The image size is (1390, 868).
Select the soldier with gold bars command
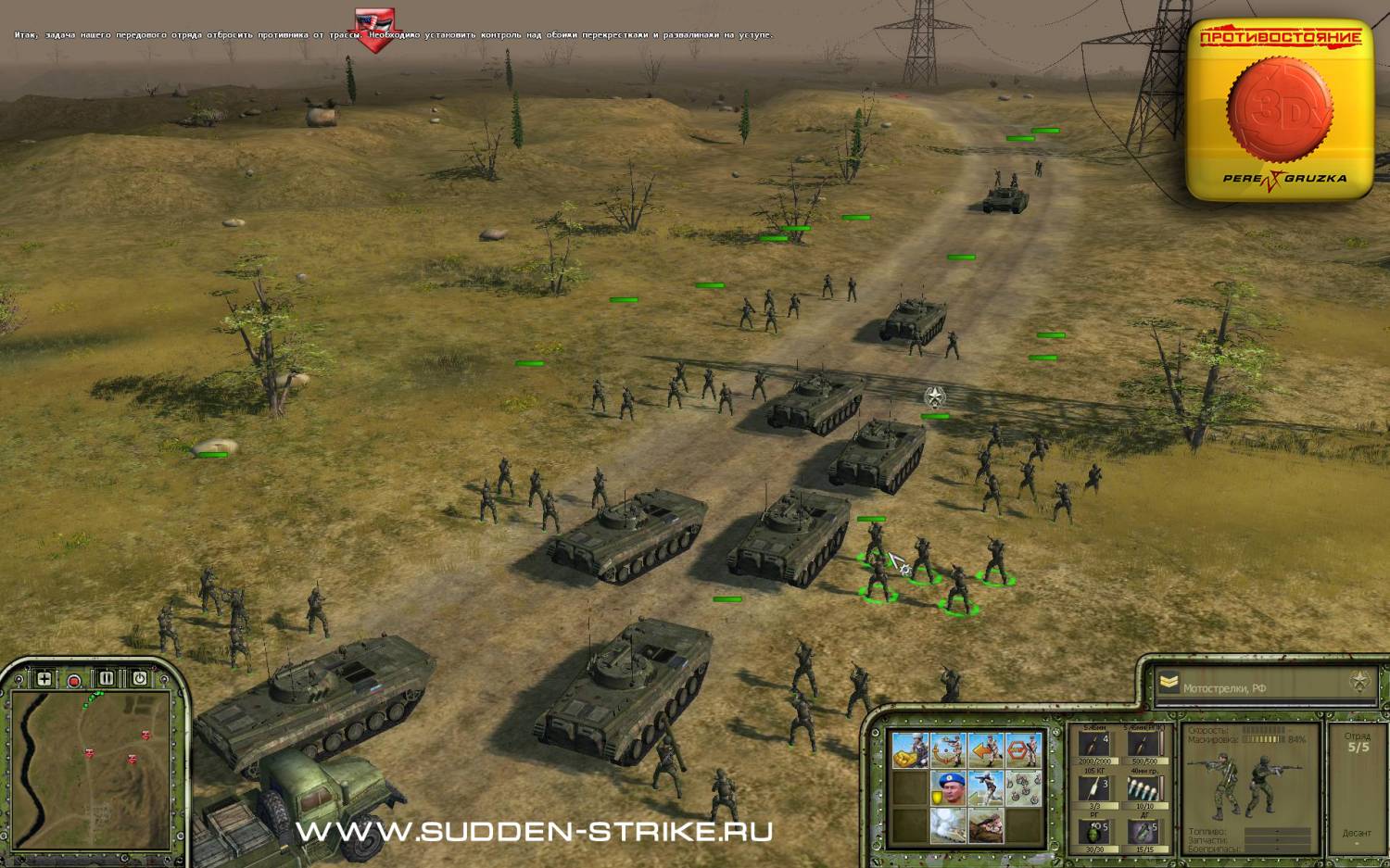tap(909, 750)
